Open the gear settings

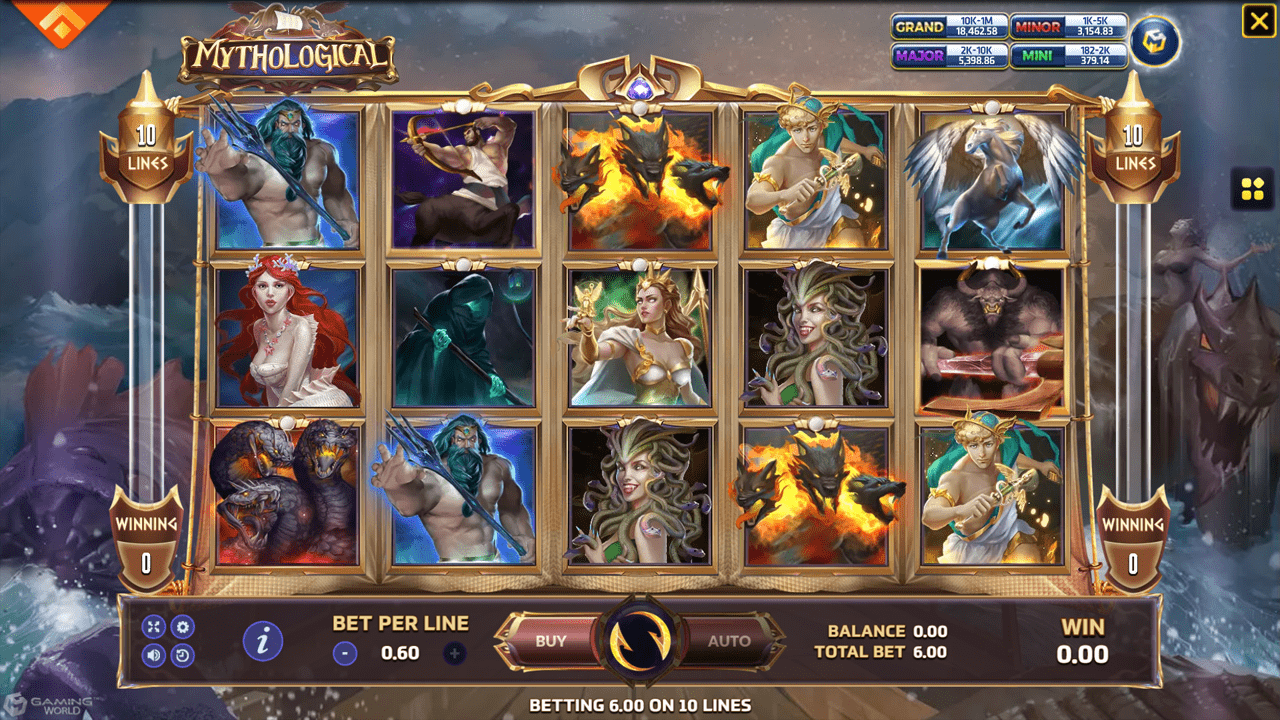[x=183, y=627]
